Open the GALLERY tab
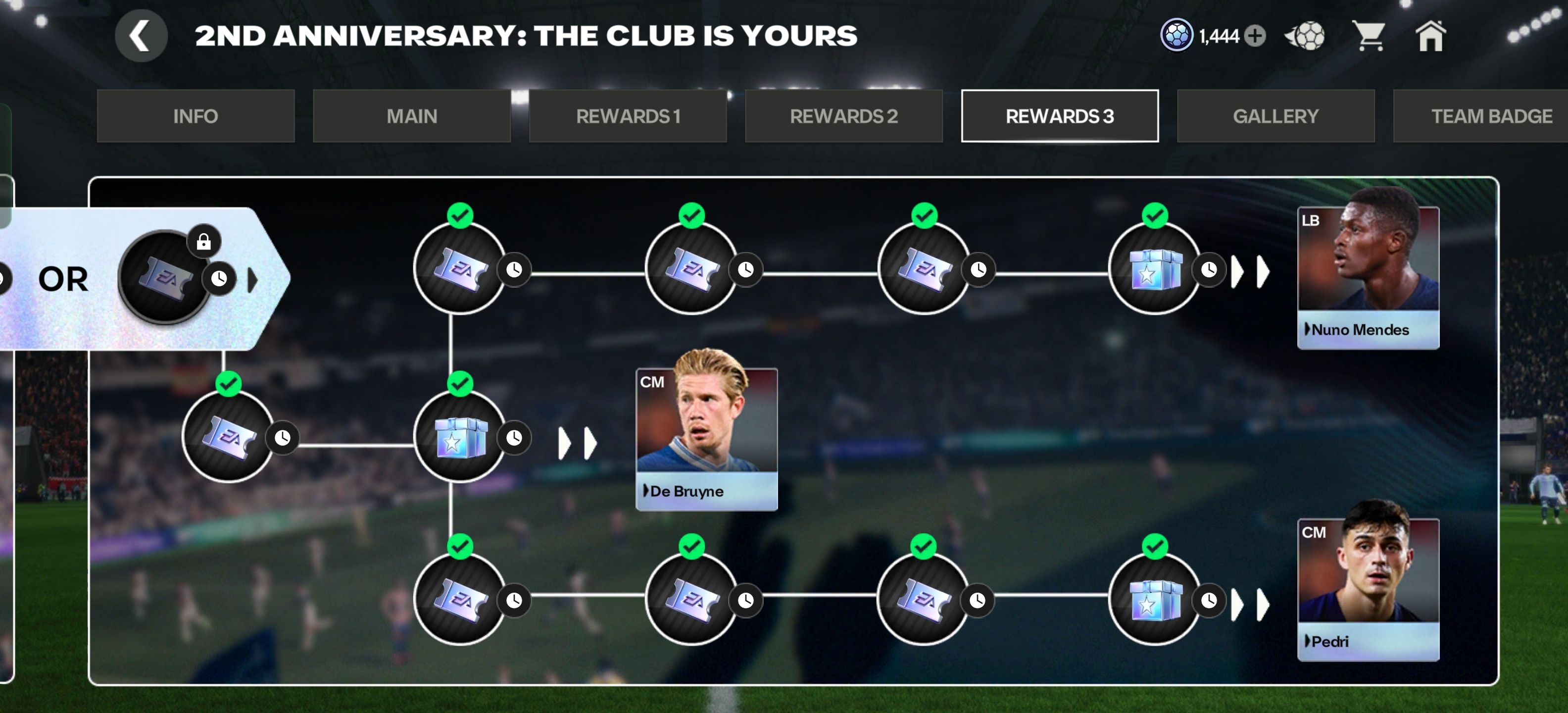Image resolution: width=1568 pixels, height=713 pixels. 1275,116
